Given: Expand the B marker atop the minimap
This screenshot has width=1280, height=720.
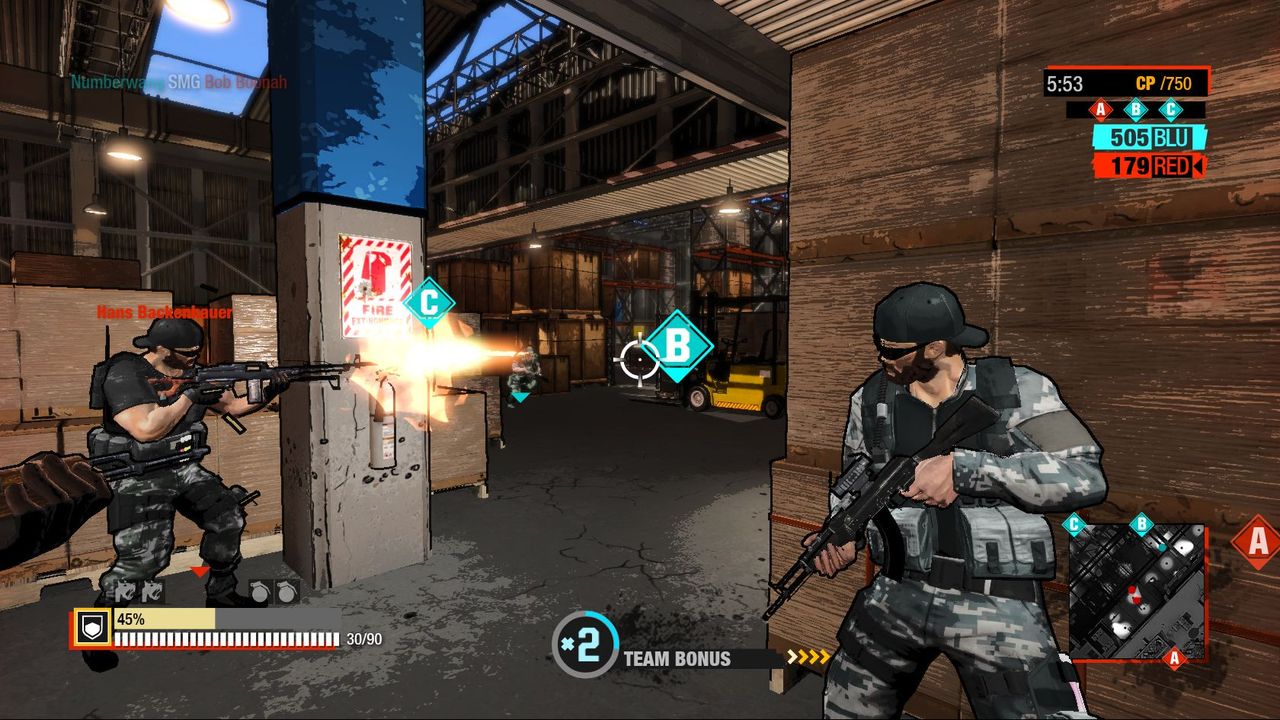Looking at the screenshot, I should point(1143,523).
